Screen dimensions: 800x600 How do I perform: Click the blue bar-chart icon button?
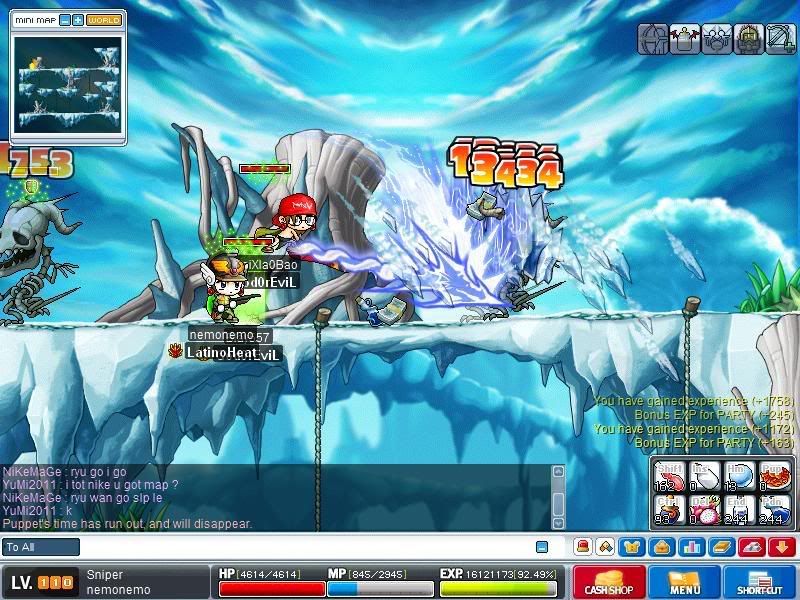coord(692,547)
